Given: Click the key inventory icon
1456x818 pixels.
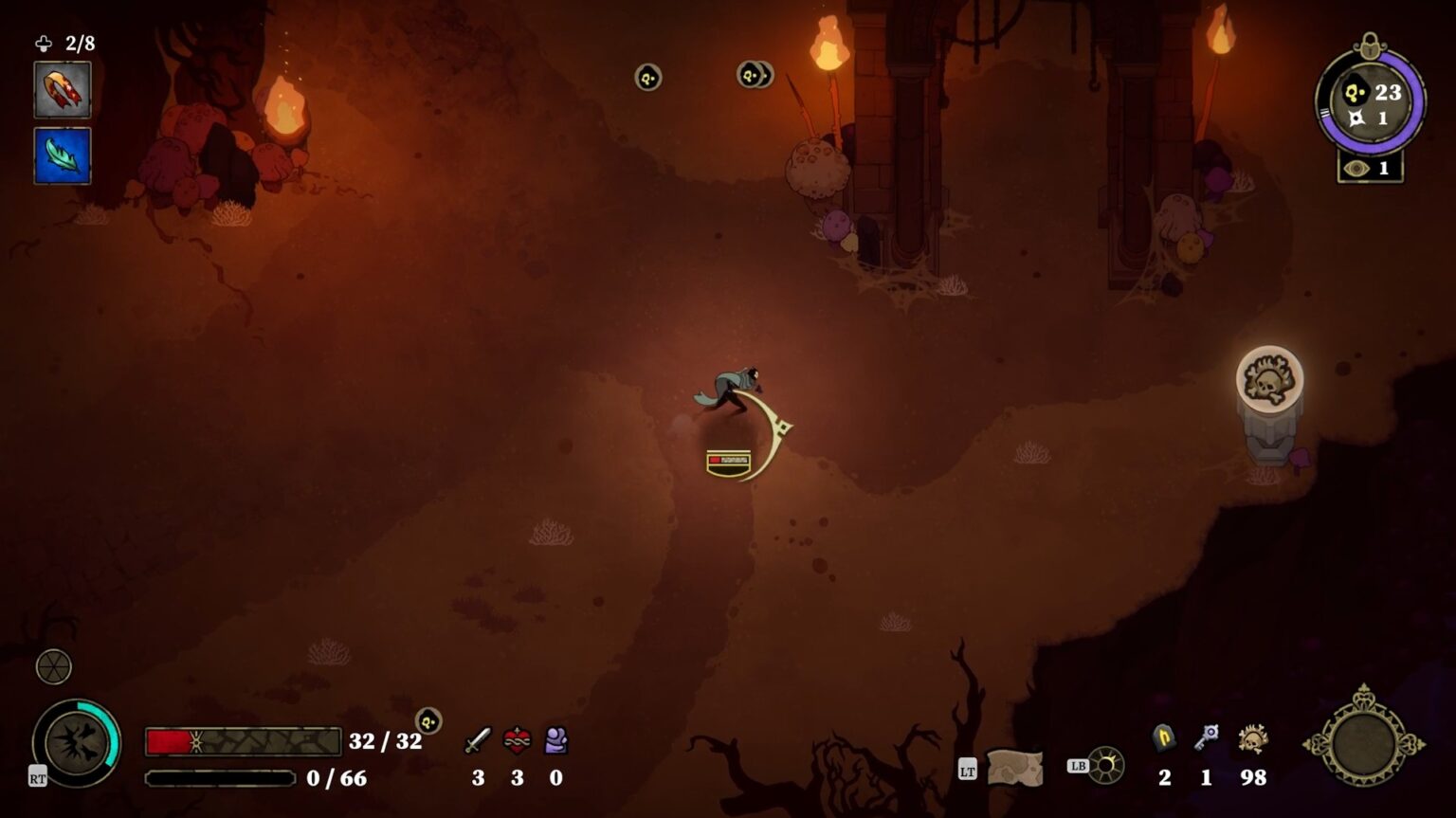Looking at the screenshot, I should point(1206,738).
